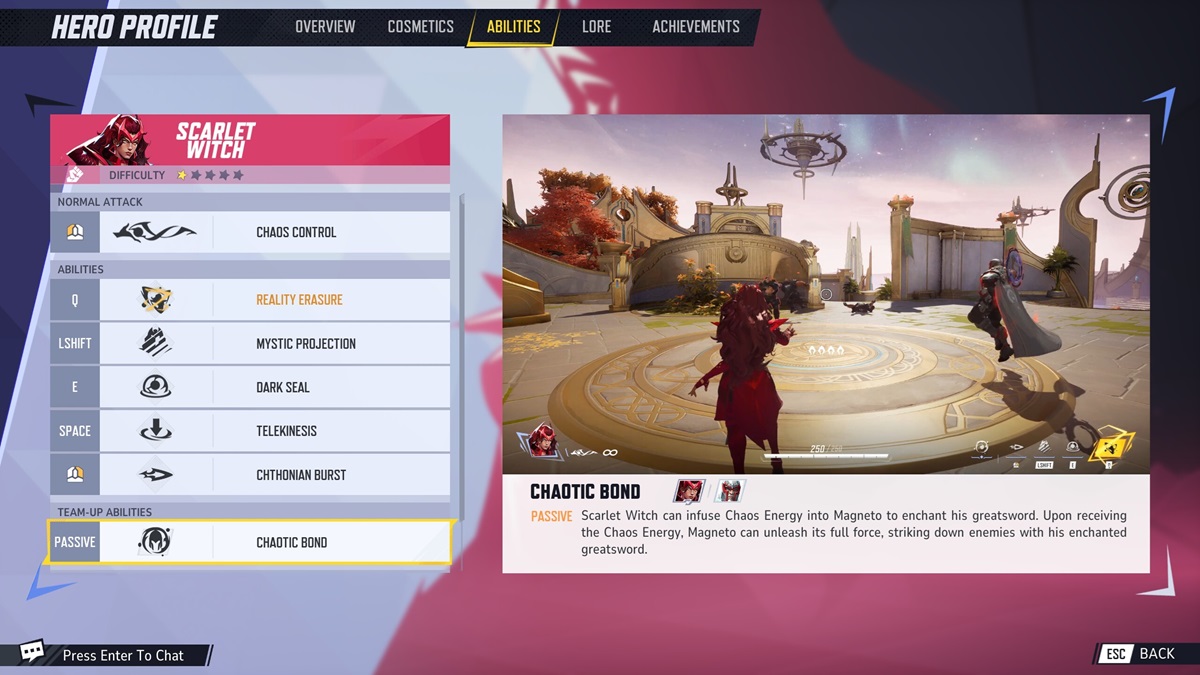Play the Chaotic Bond preview video
Image resolution: width=1200 pixels, height=675 pixels.
(x=825, y=294)
